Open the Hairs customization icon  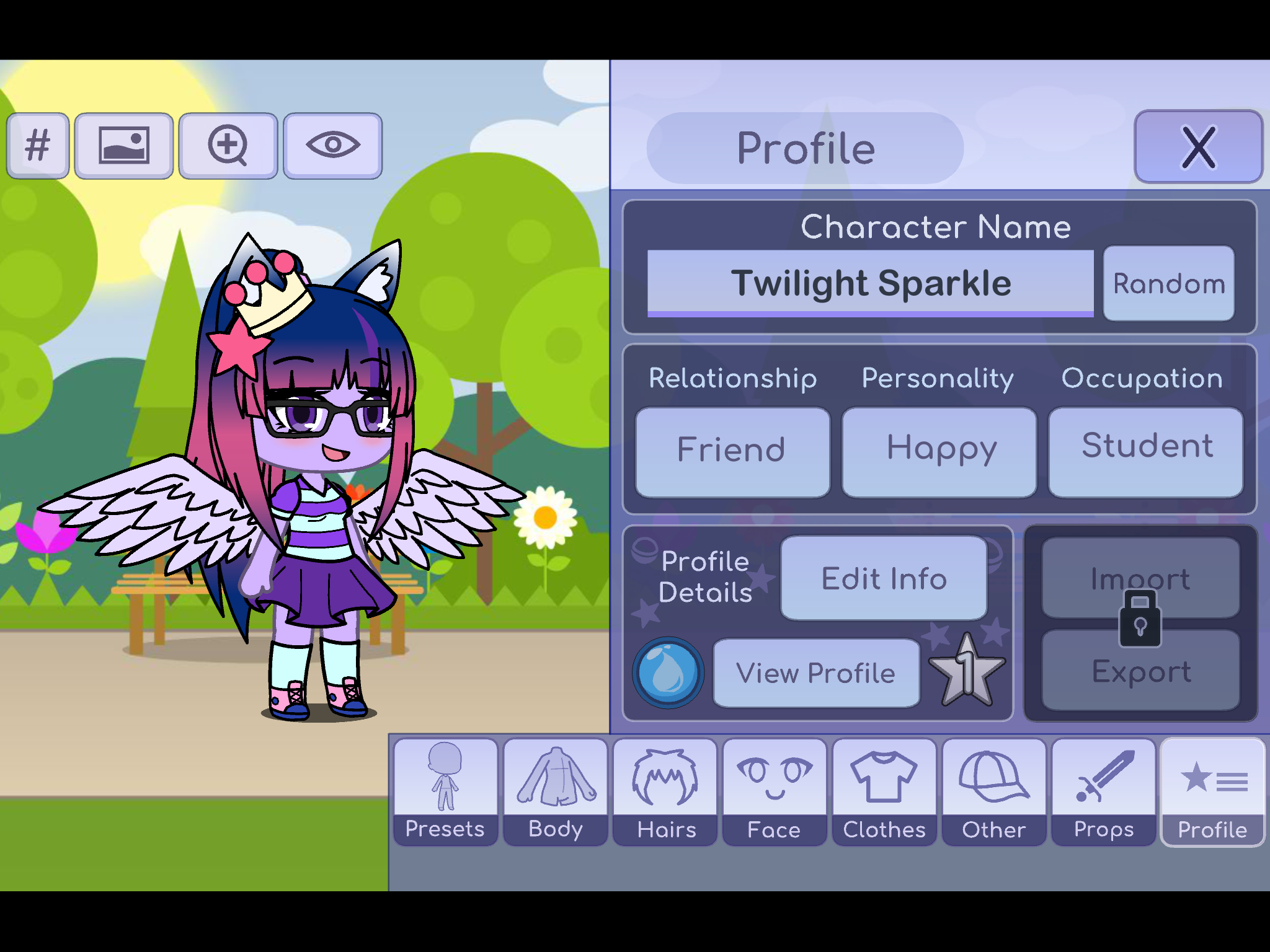point(664,776)
